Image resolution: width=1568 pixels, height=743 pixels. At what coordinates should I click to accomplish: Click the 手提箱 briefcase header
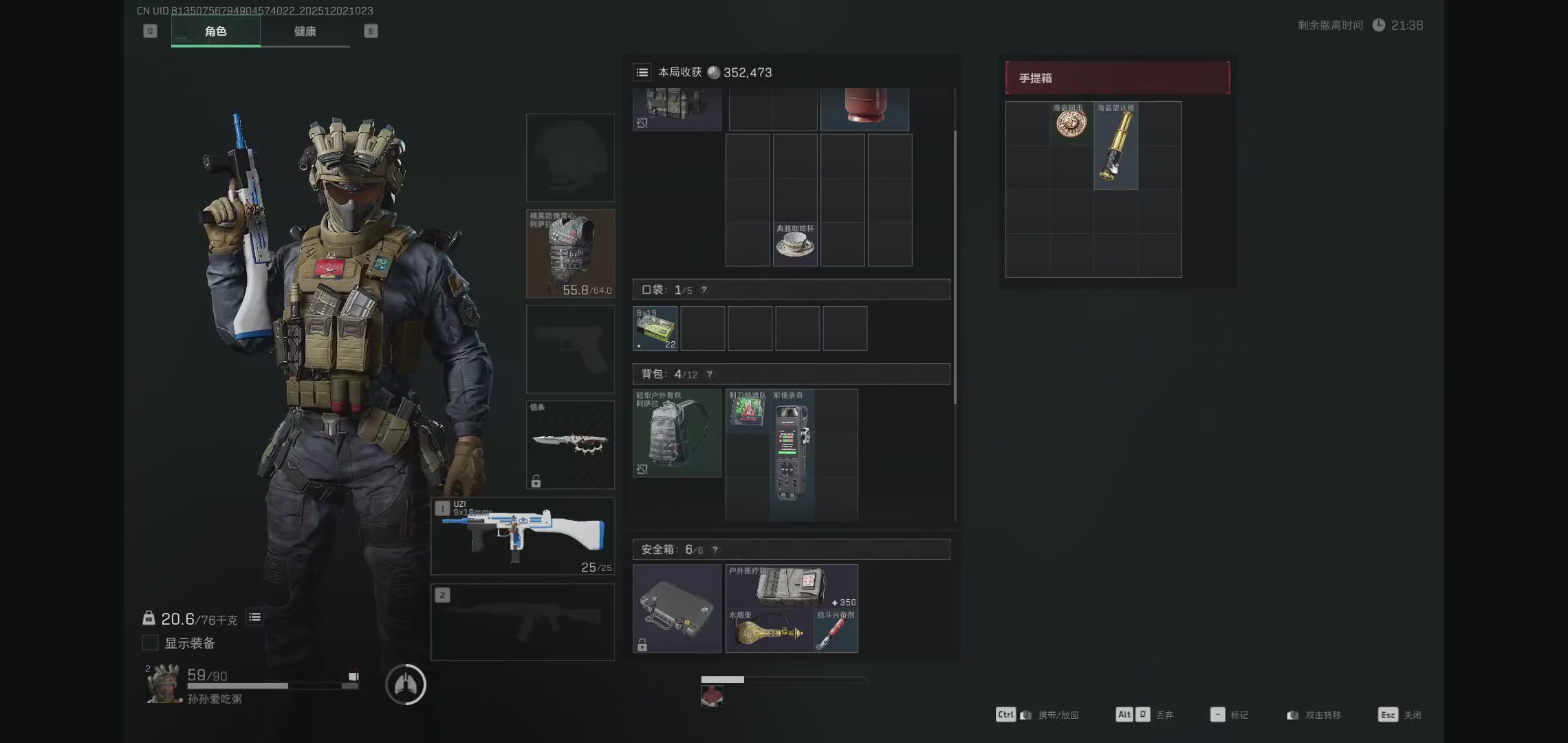pyautogui.click(x=1118, y=78)
